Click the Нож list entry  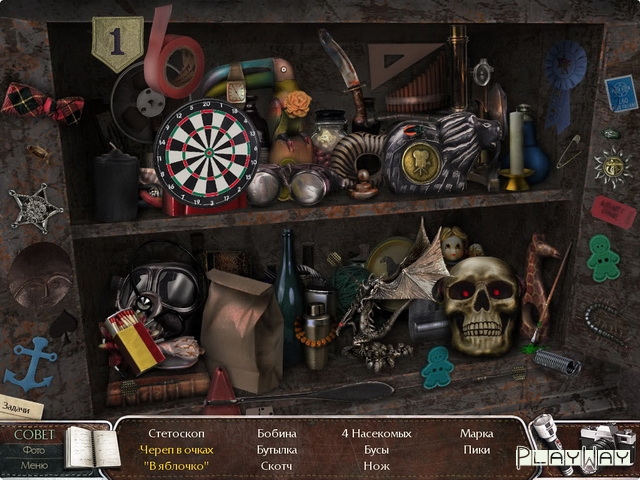(376, 466)
